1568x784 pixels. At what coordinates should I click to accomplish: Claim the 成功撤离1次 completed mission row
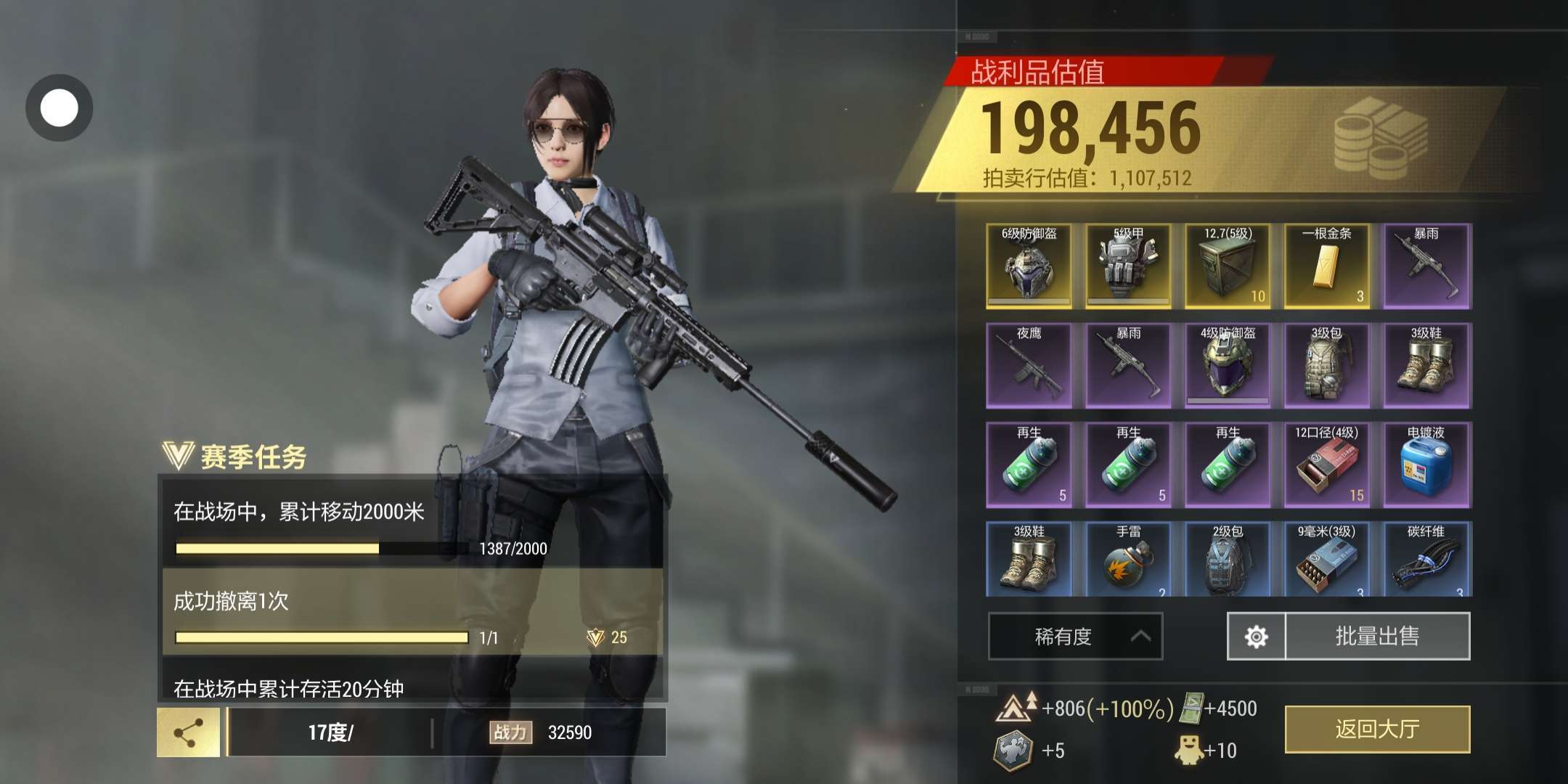click(412, 613)
